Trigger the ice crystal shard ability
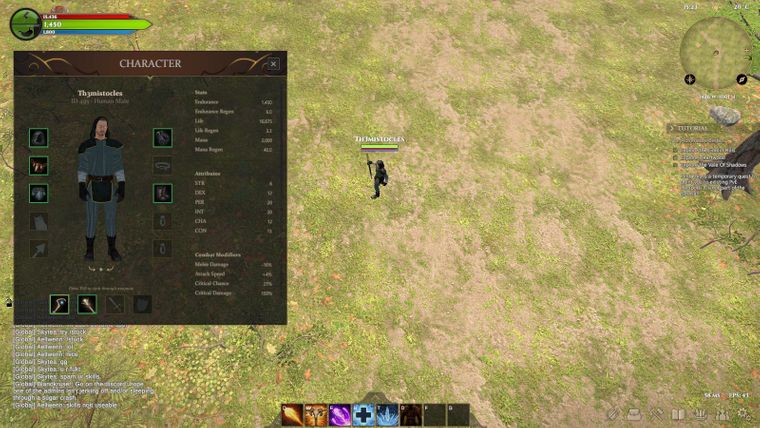The height and width of the screenshot is (428, 760). tap(388, 414)
